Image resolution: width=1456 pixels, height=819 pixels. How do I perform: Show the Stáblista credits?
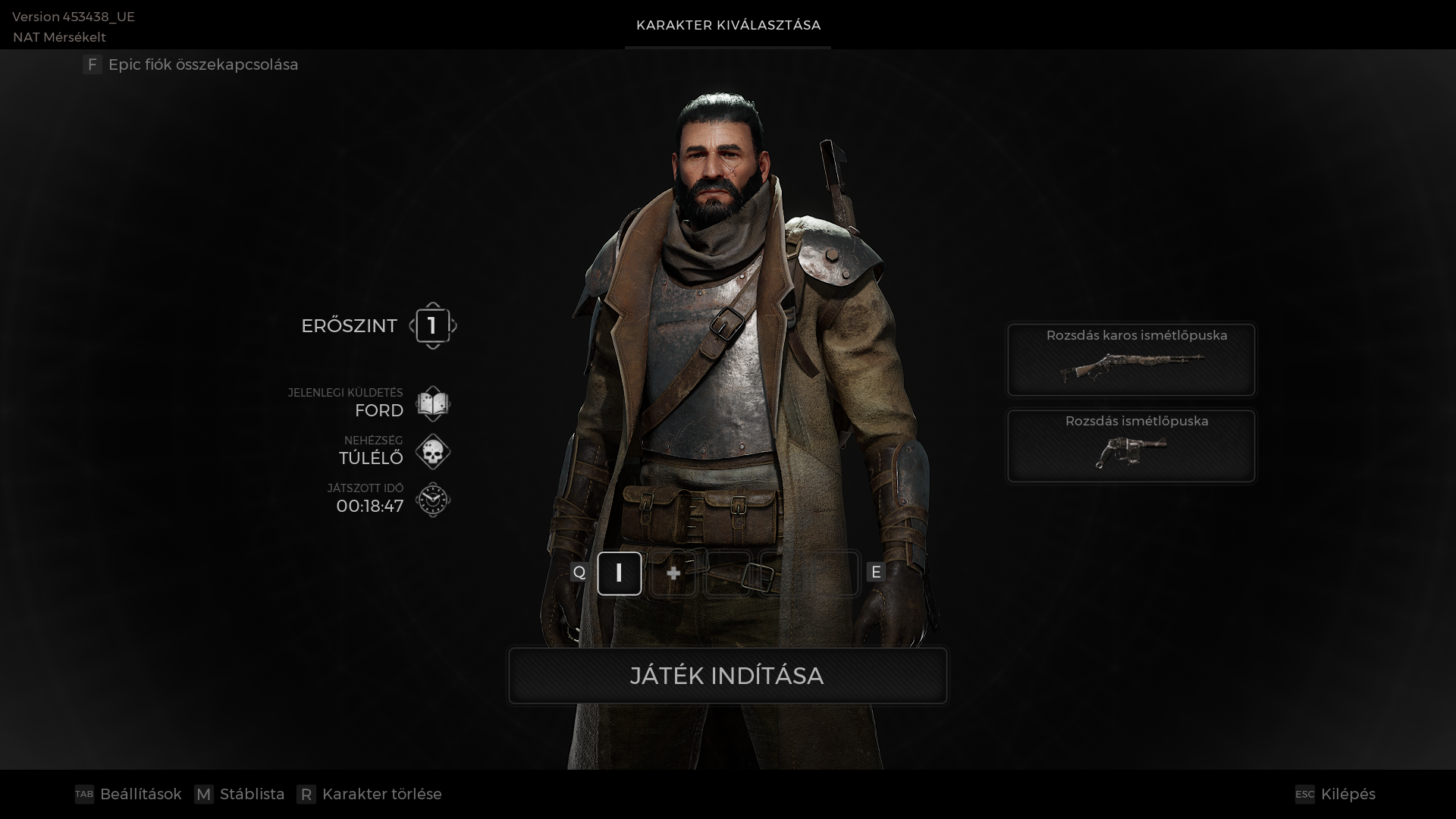pos(240,794)
